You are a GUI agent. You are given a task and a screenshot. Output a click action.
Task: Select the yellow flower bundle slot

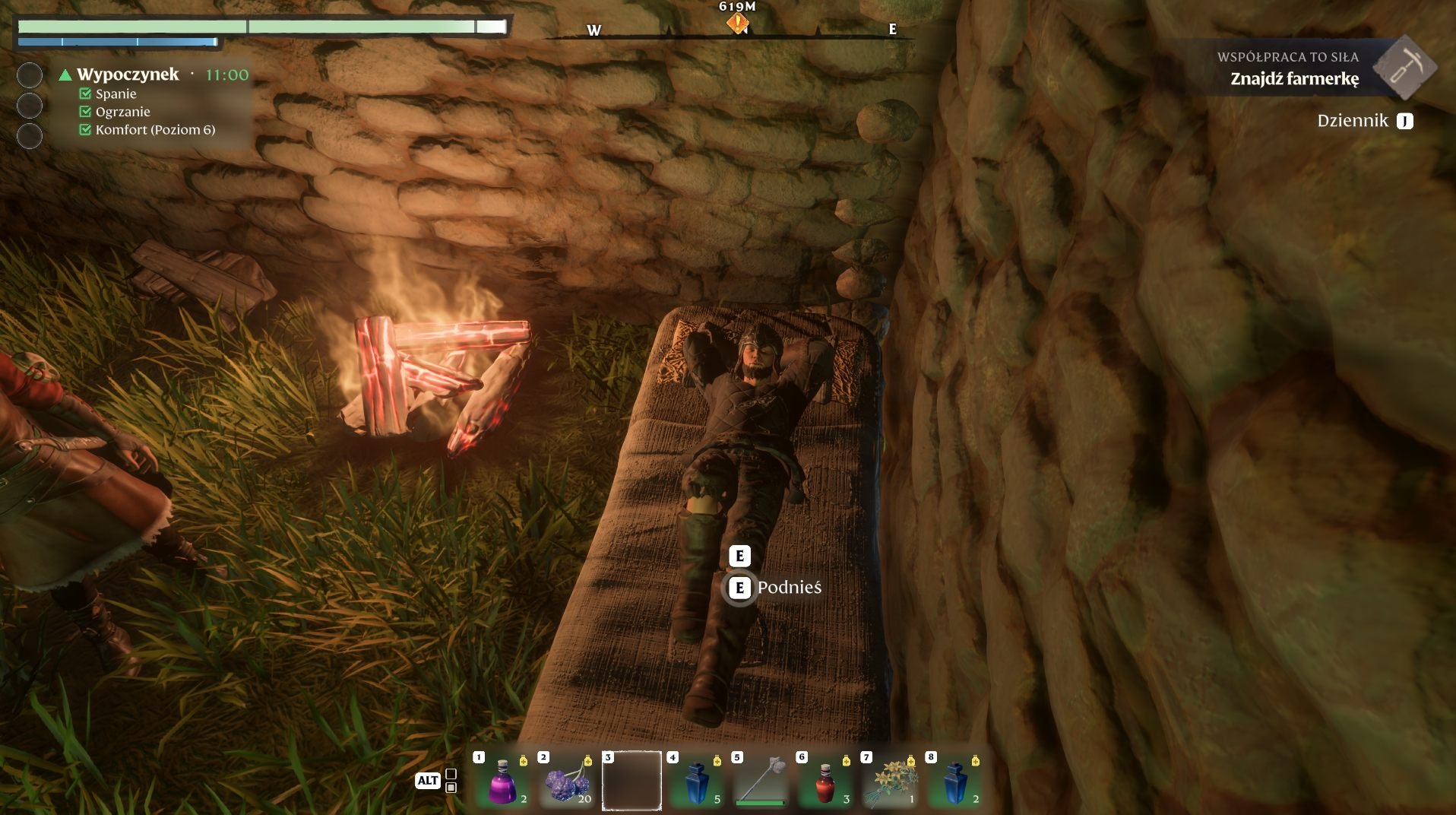click(890, 781)
